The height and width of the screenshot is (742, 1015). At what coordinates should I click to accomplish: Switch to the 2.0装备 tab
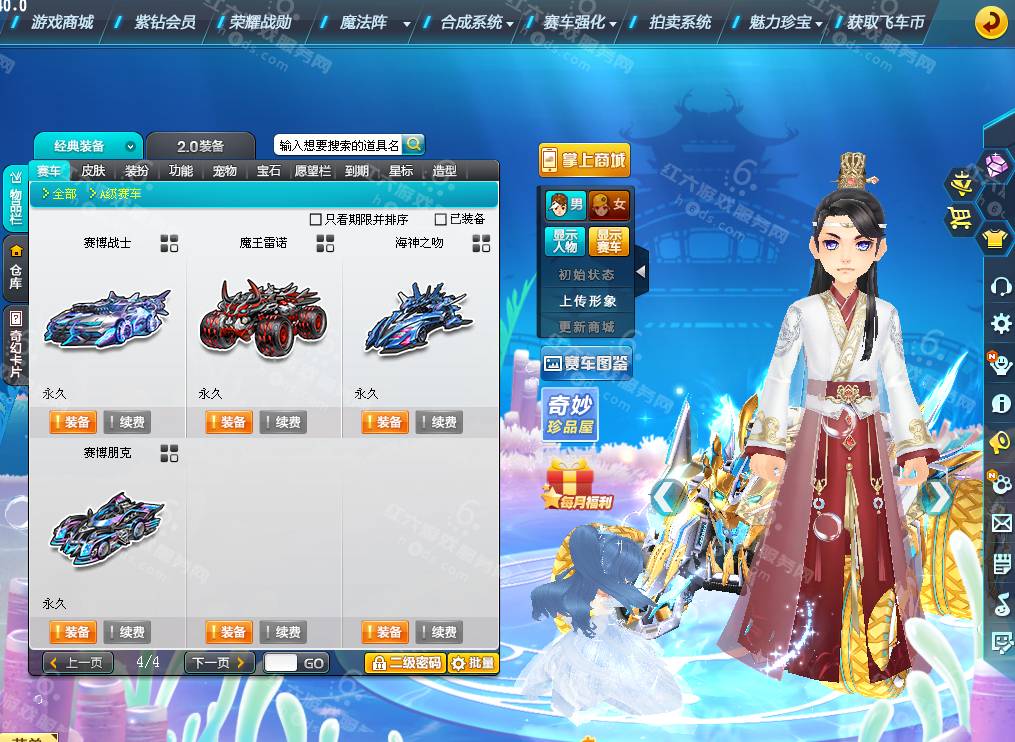pos(200,146)
